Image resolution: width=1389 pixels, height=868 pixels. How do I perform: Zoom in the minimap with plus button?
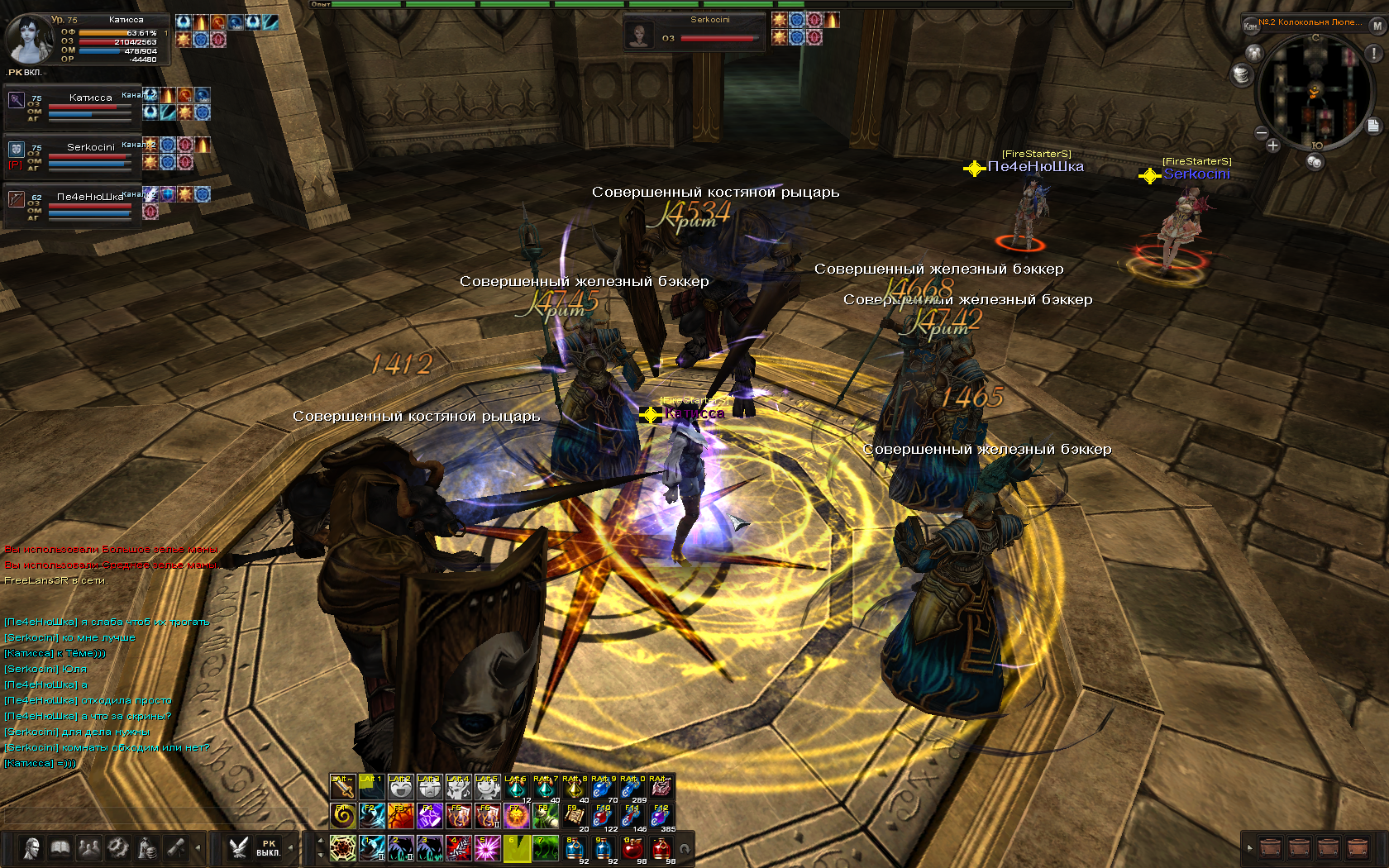(1272, 146)
